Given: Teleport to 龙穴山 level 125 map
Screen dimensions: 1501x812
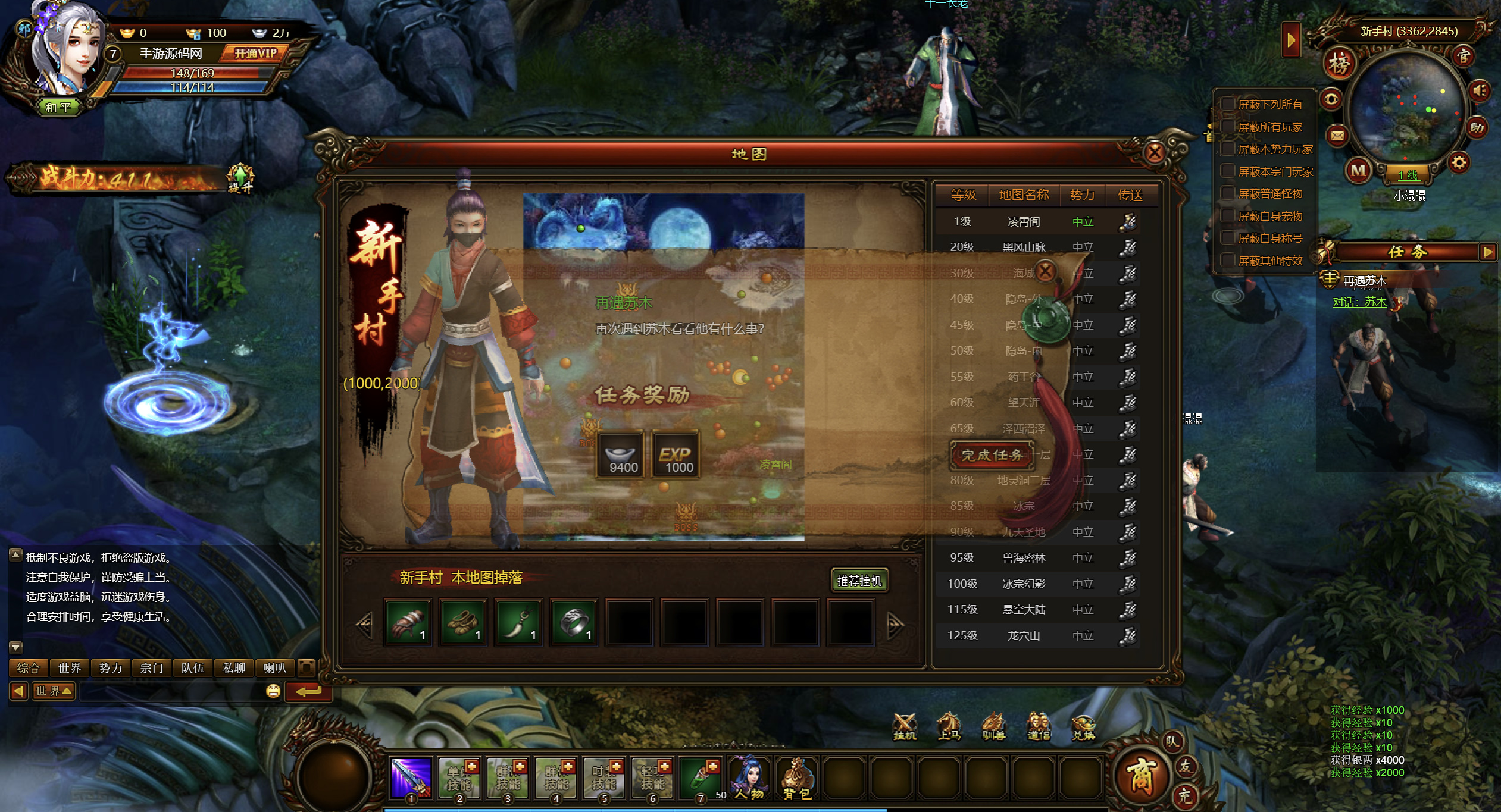Looking at the screenshot, I should [x=1128, y=636].
